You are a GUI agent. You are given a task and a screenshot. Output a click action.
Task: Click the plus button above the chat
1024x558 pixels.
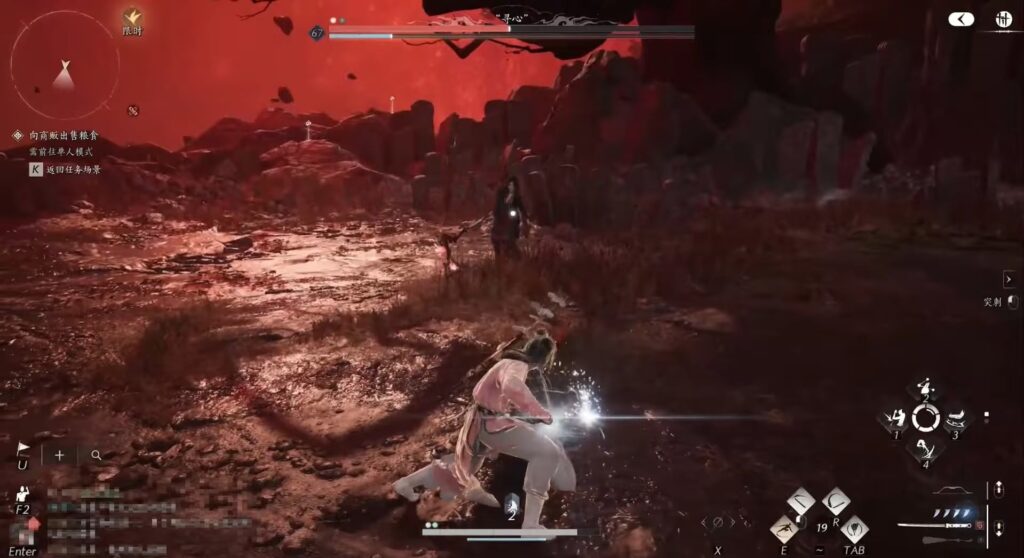point(59,454)
